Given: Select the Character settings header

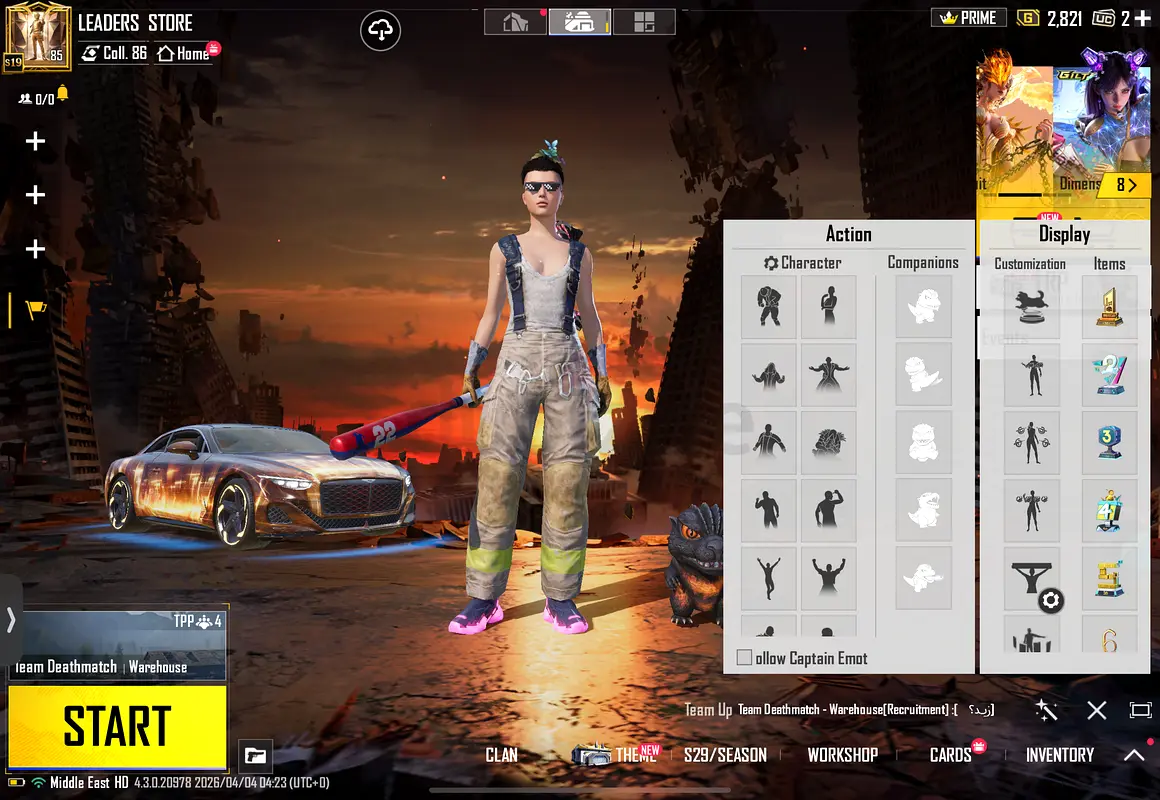Looking at the screenshot, I should point(802,263).
